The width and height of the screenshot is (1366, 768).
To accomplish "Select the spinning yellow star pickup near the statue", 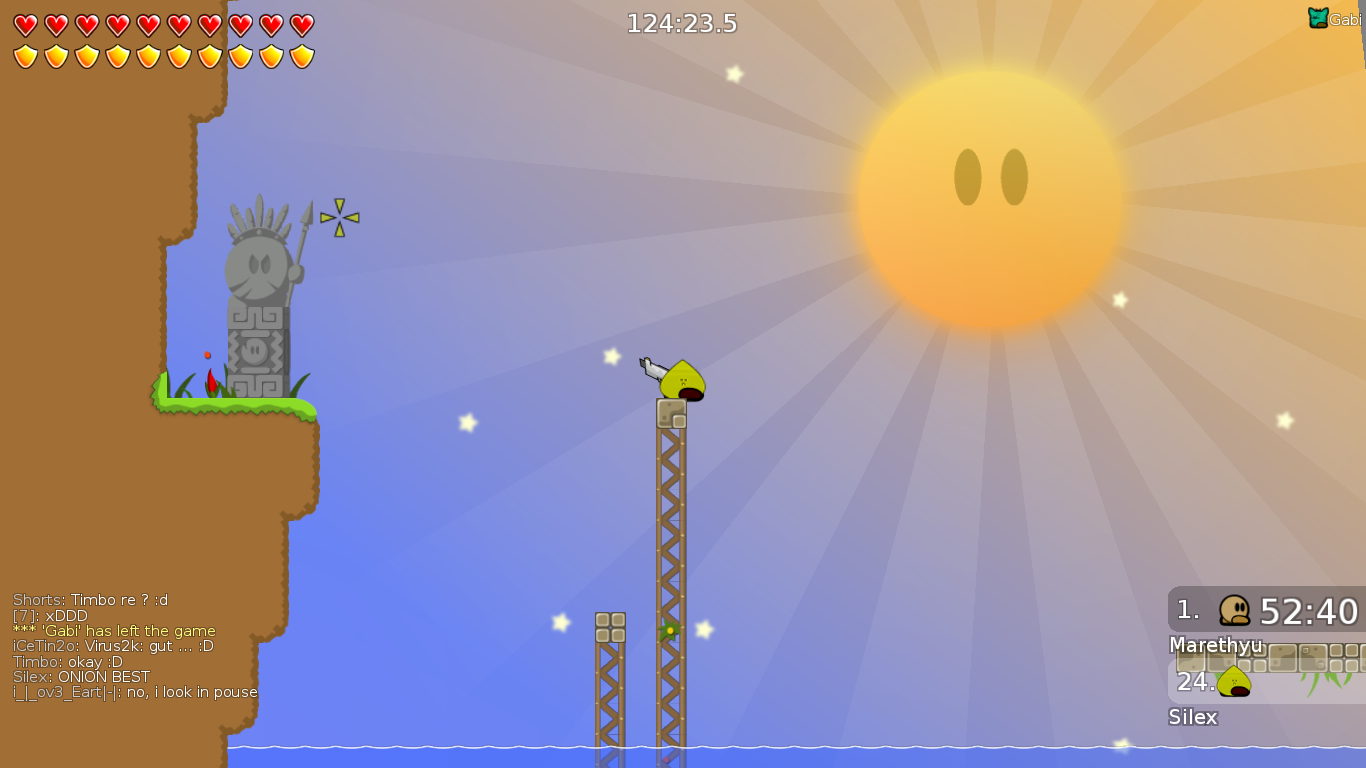I will pos(341,216).
